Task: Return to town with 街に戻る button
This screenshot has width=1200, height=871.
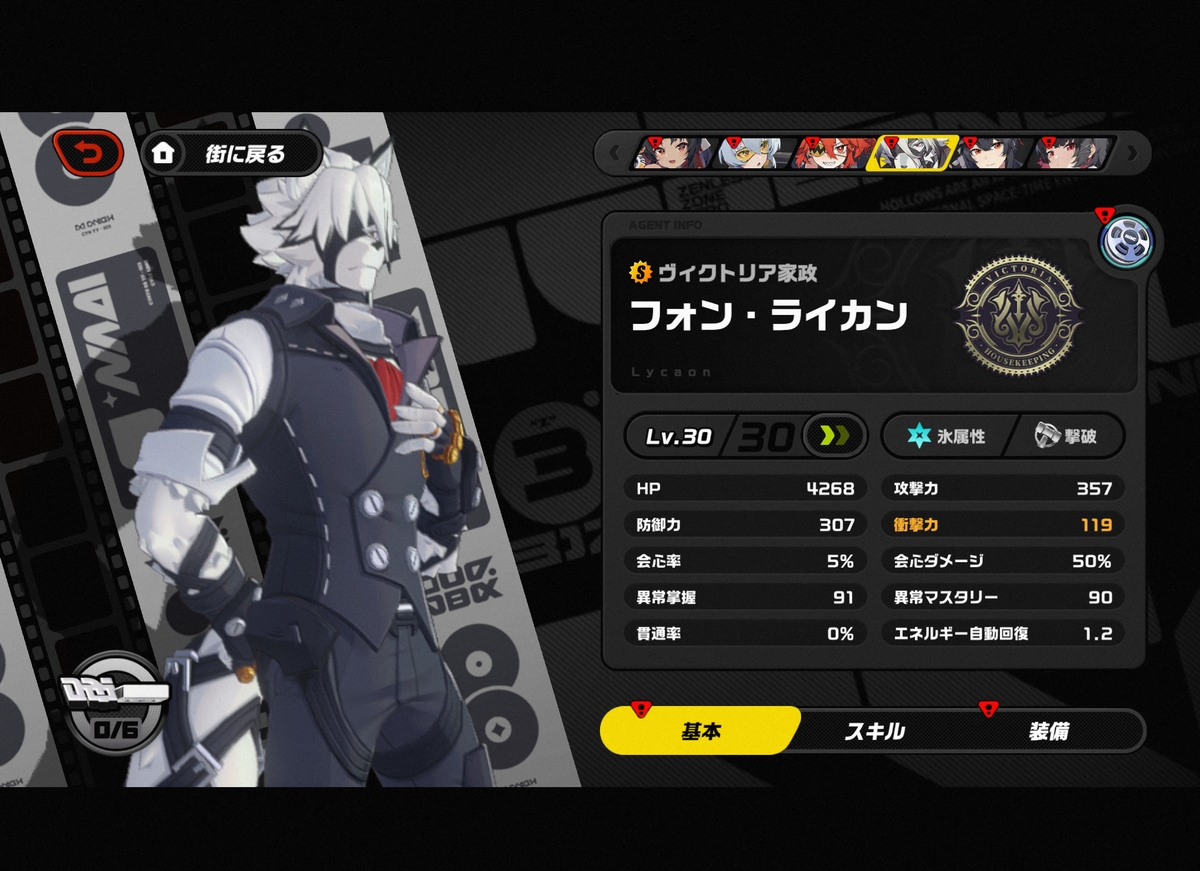Action: tap(233, 154)
